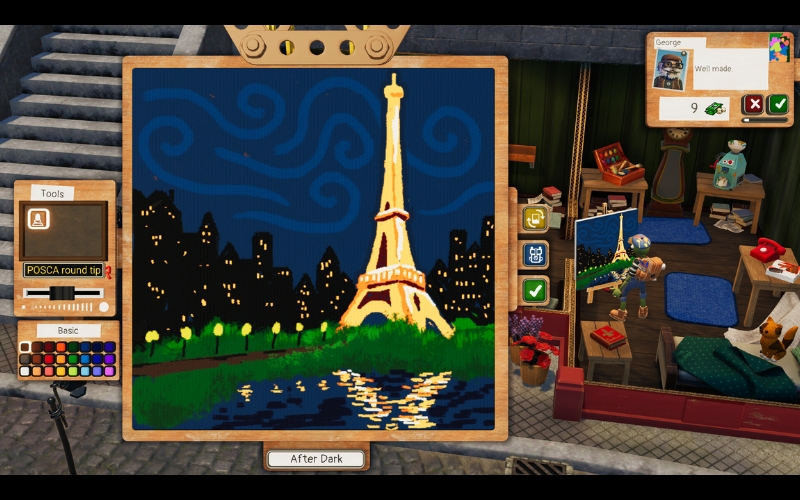Click the yellow swap canvas button

[x=535, y=218]
